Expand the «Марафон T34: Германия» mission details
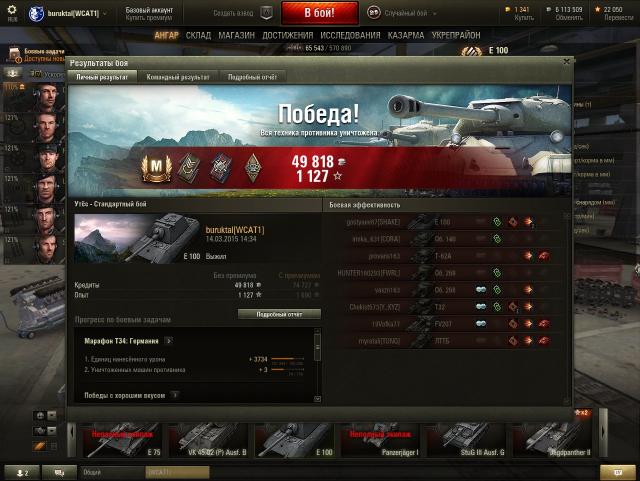Screen dimensions: 640x481 pos(169,341)
